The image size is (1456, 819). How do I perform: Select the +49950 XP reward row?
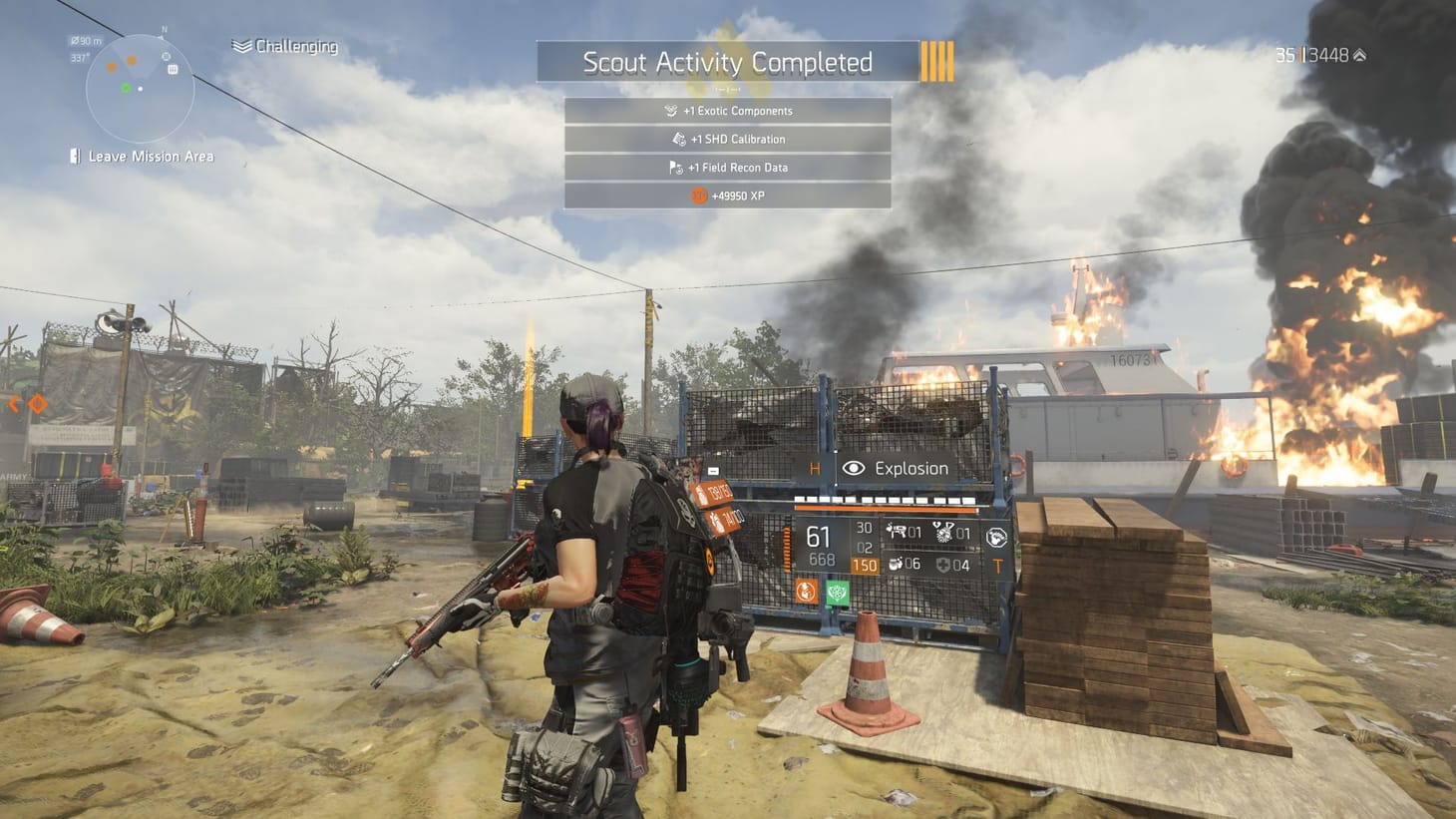coord(728,196)
